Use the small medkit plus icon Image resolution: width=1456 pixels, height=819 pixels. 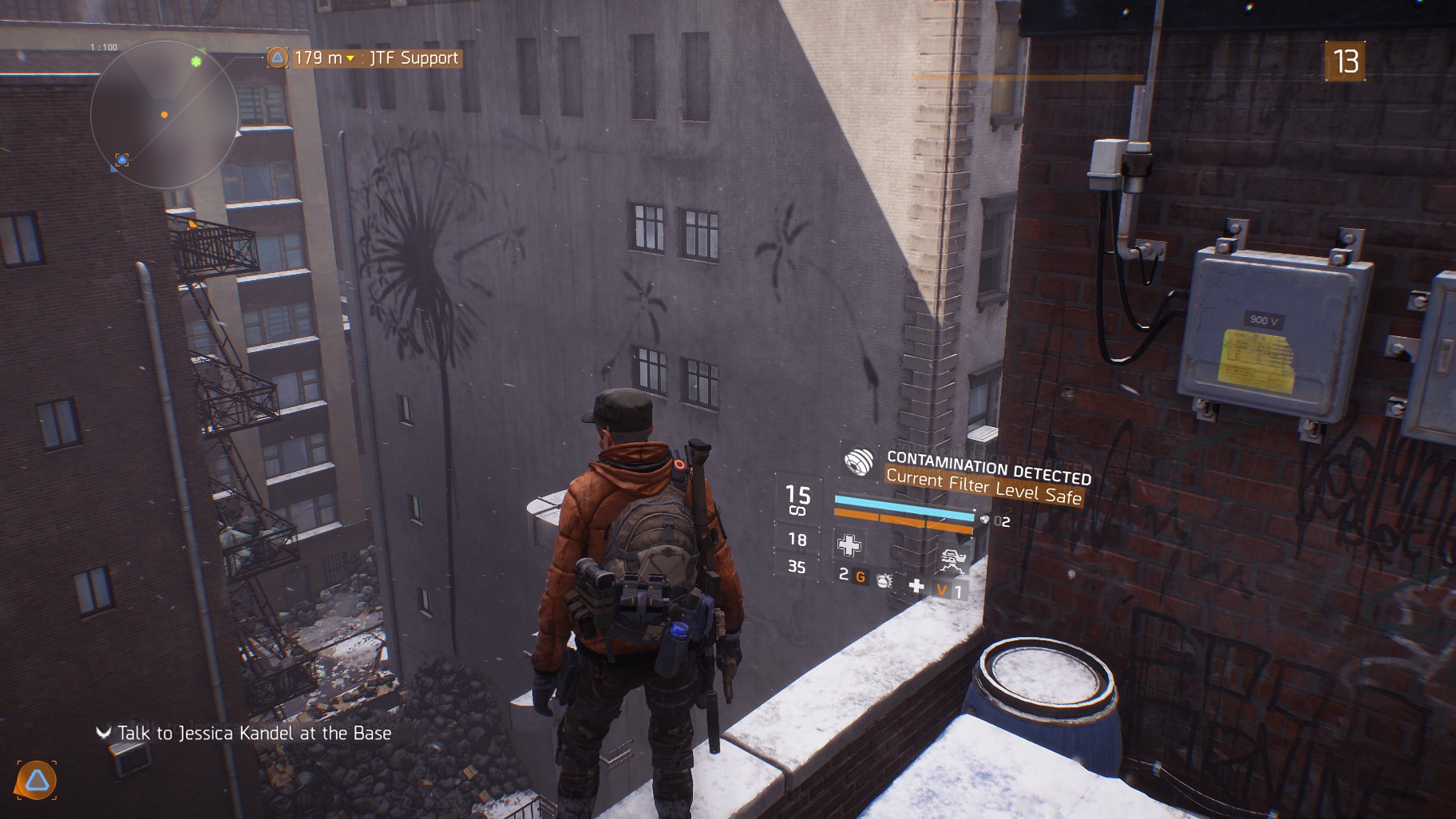916,587
